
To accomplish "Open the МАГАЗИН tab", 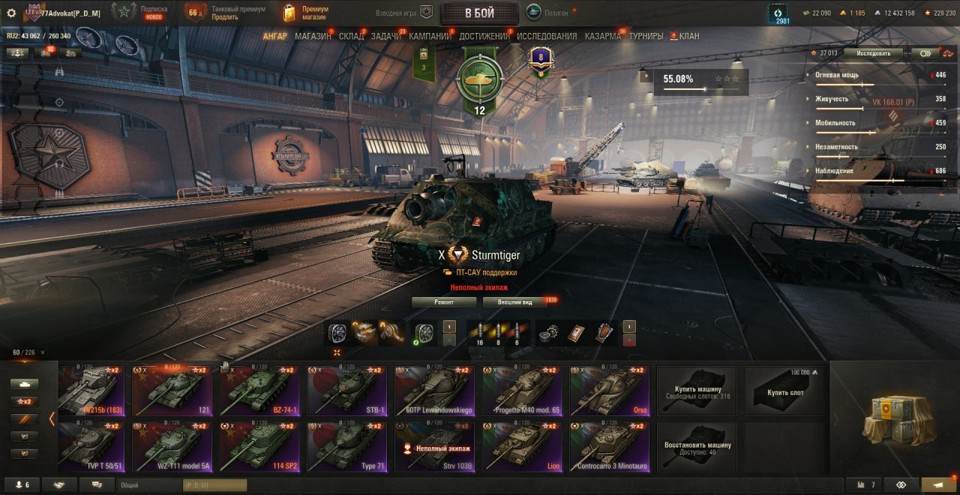I will [x=313, y=36].
